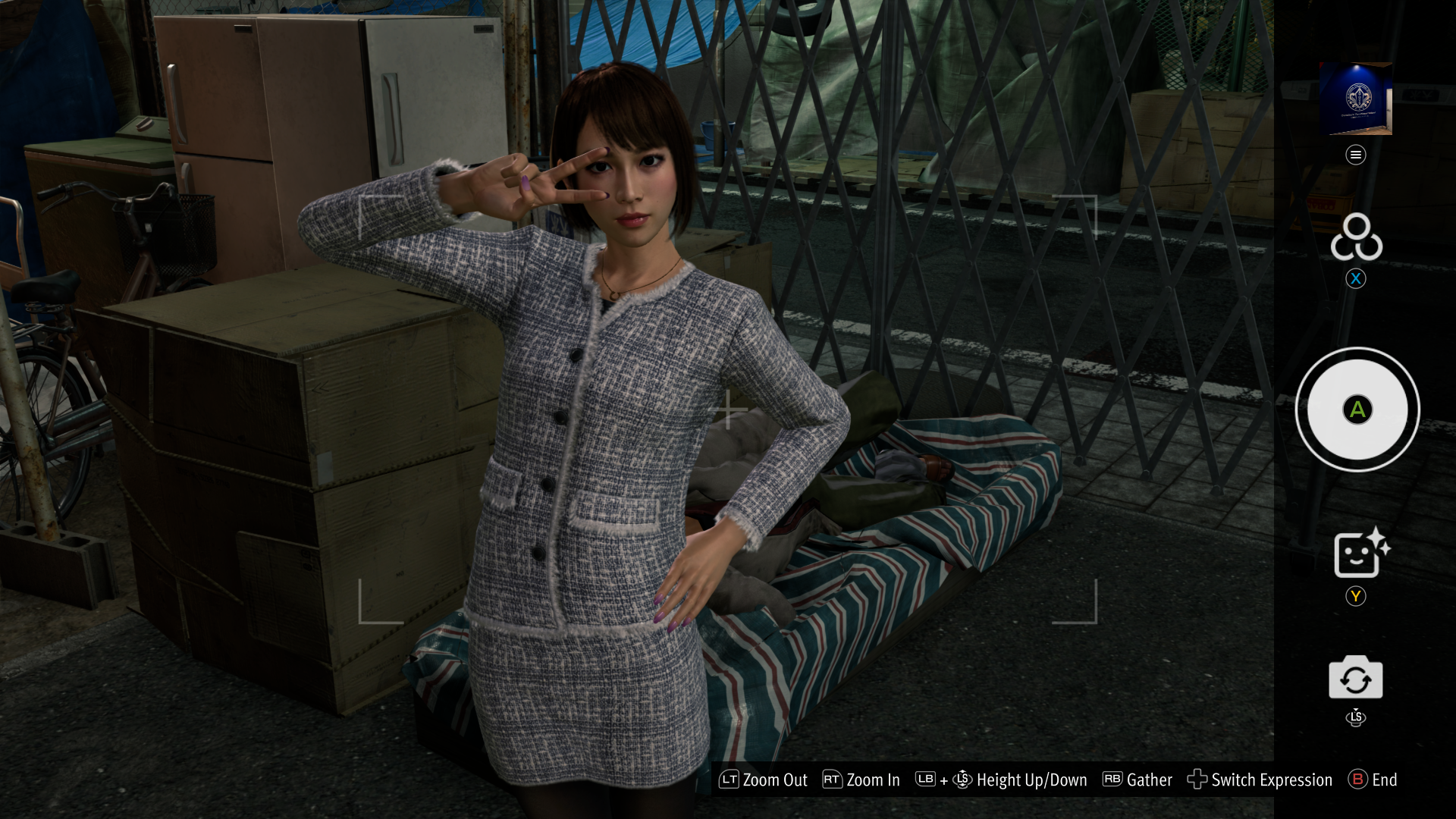1456x819 pixels.
Task: Take a photo with the shutter button
Action: (x=1357, y=409)
